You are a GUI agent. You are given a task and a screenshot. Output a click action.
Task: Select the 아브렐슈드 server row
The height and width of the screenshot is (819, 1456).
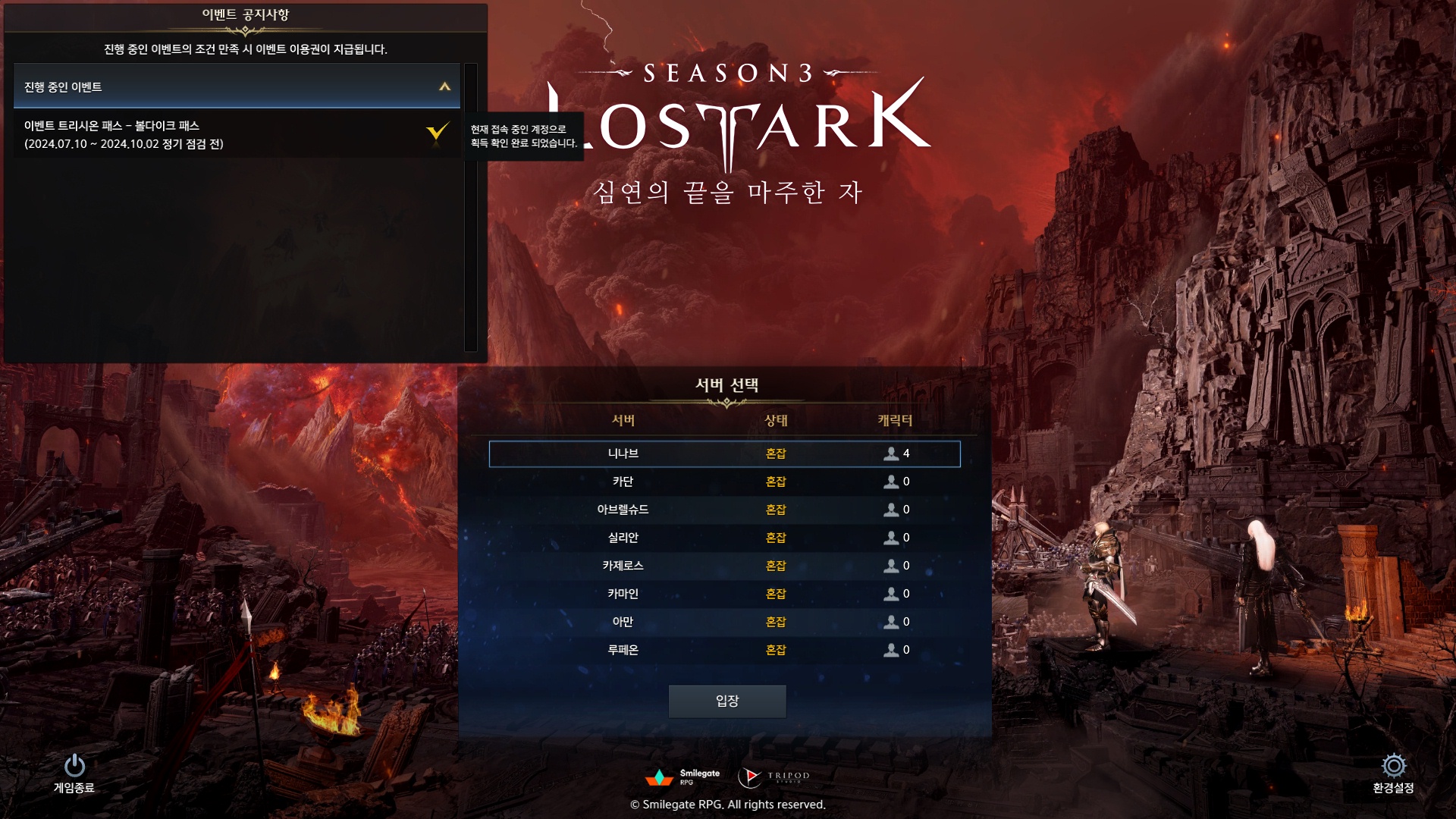pos(724,510)
